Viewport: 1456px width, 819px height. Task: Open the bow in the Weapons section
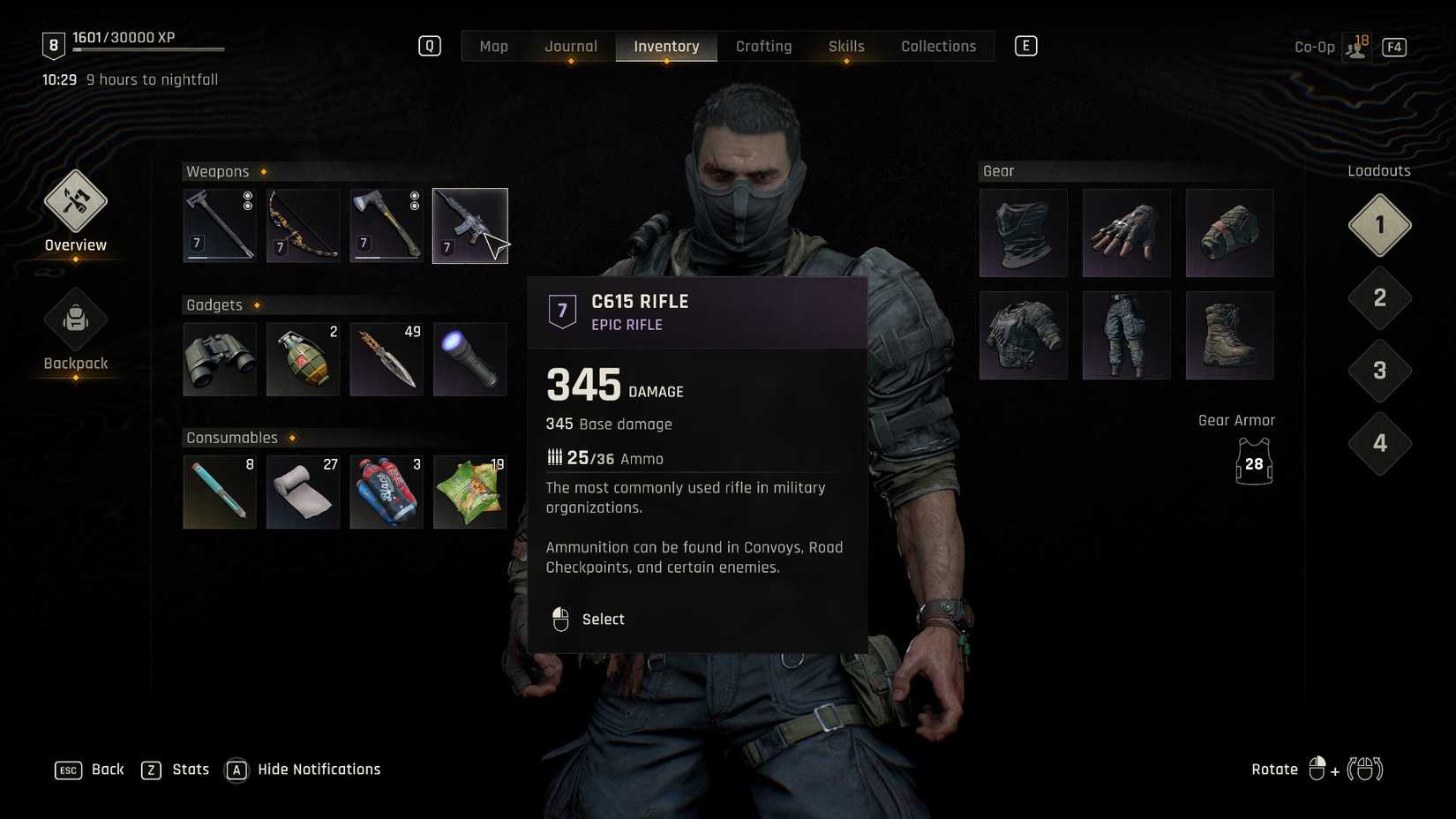point(303,225)
